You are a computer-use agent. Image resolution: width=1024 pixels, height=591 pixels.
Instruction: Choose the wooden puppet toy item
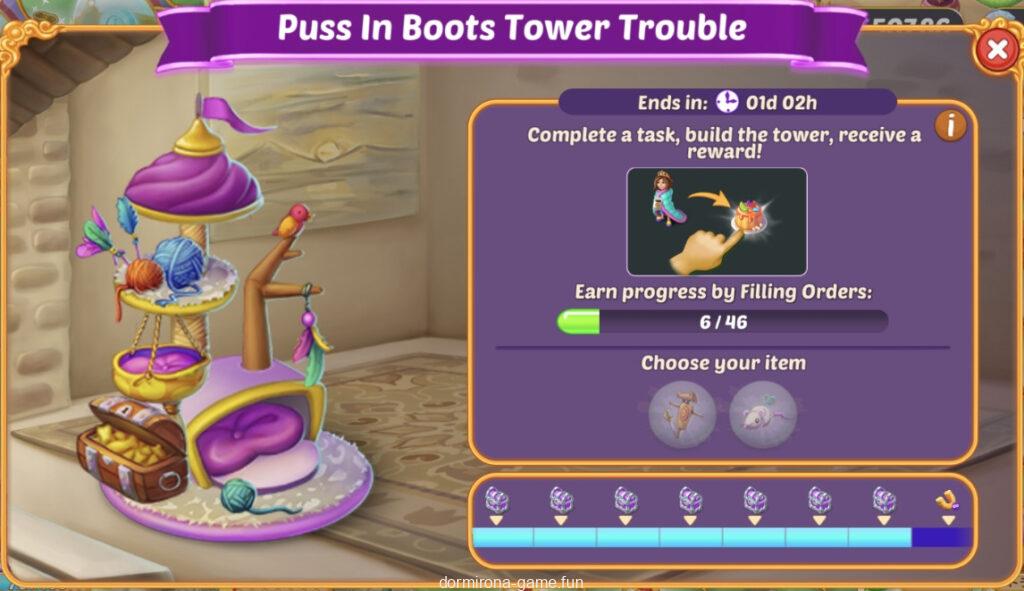(682, 412)
